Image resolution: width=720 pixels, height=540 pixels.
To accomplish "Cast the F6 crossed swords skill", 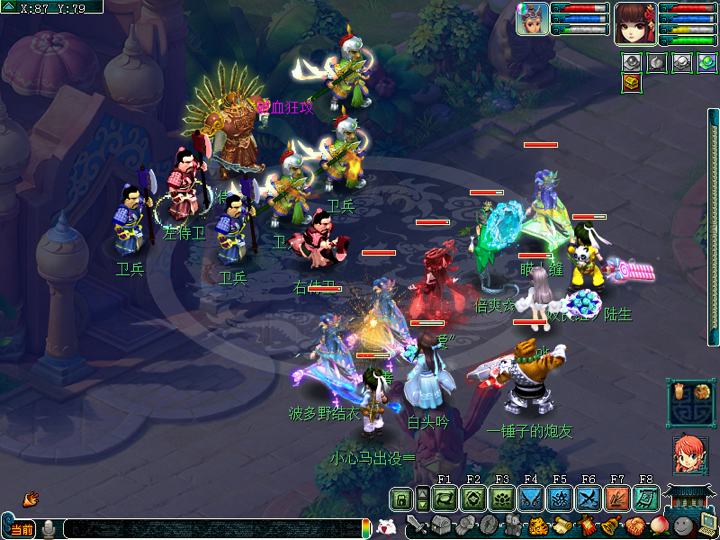I will tap(588, 498).
